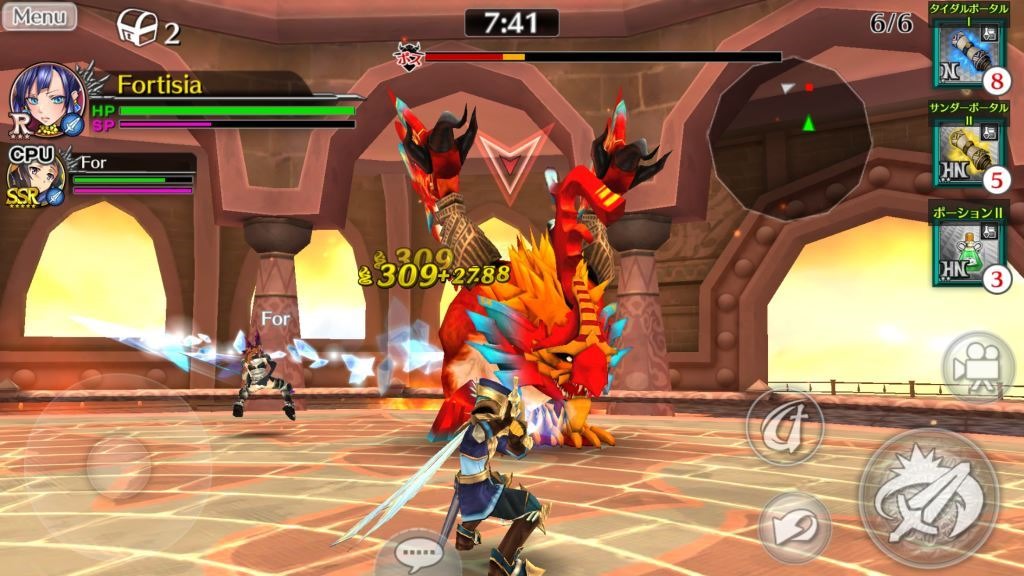
Task: Tap the dodge roll arrow button
Action: 794,525
